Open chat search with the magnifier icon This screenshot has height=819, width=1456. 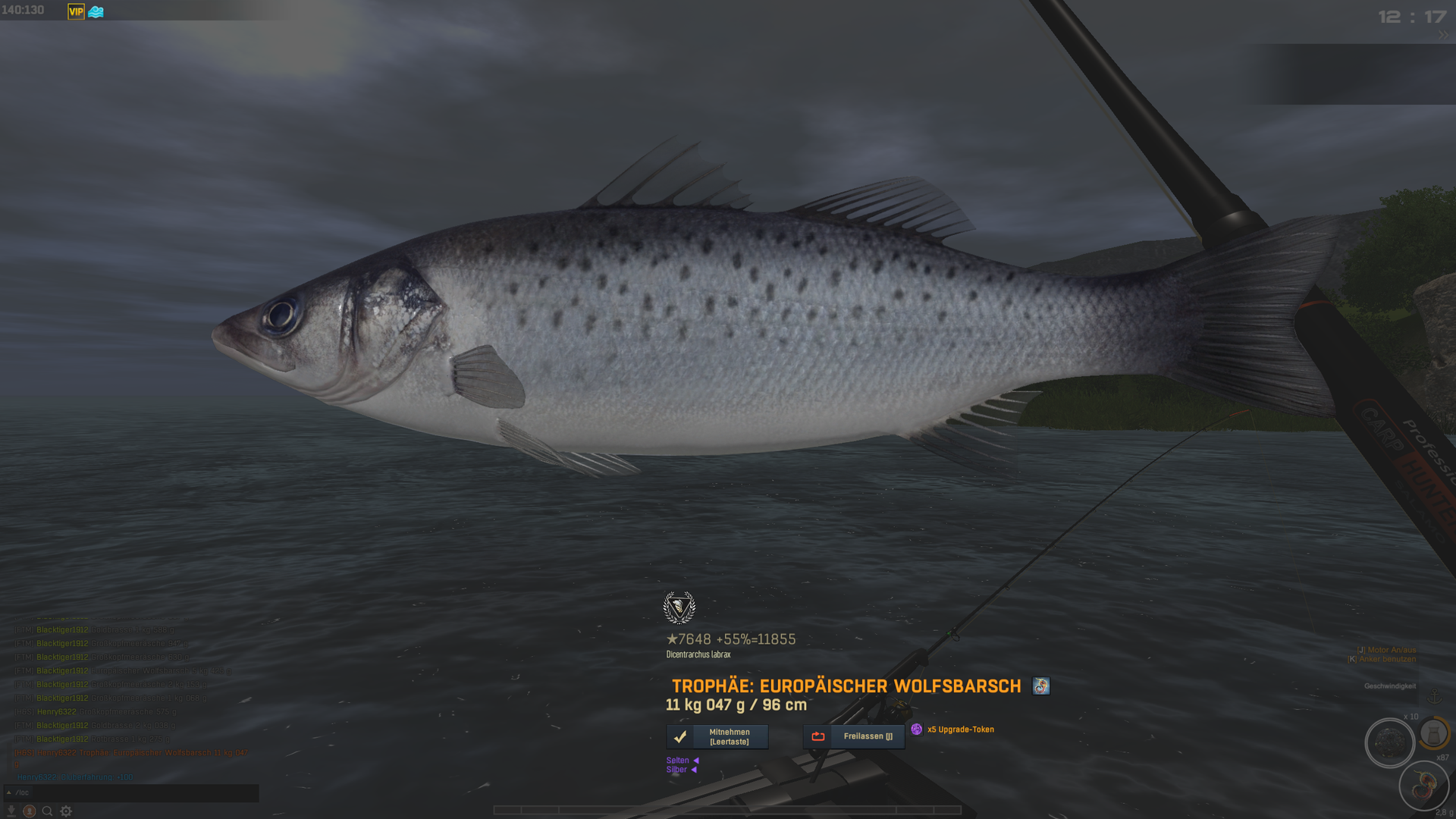pos(47,811)
